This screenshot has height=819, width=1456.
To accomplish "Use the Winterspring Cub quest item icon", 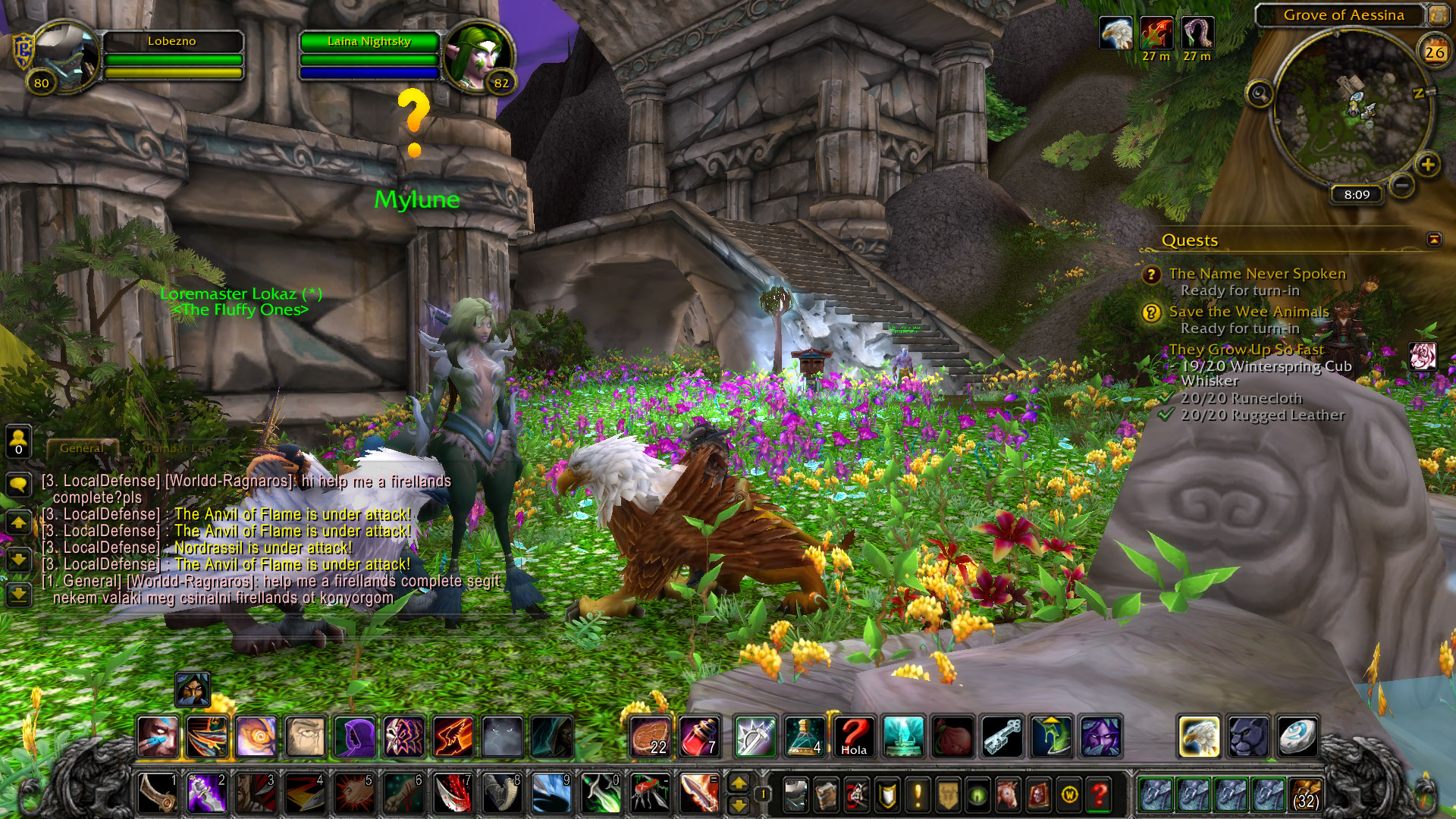I will click(1422, 356).
